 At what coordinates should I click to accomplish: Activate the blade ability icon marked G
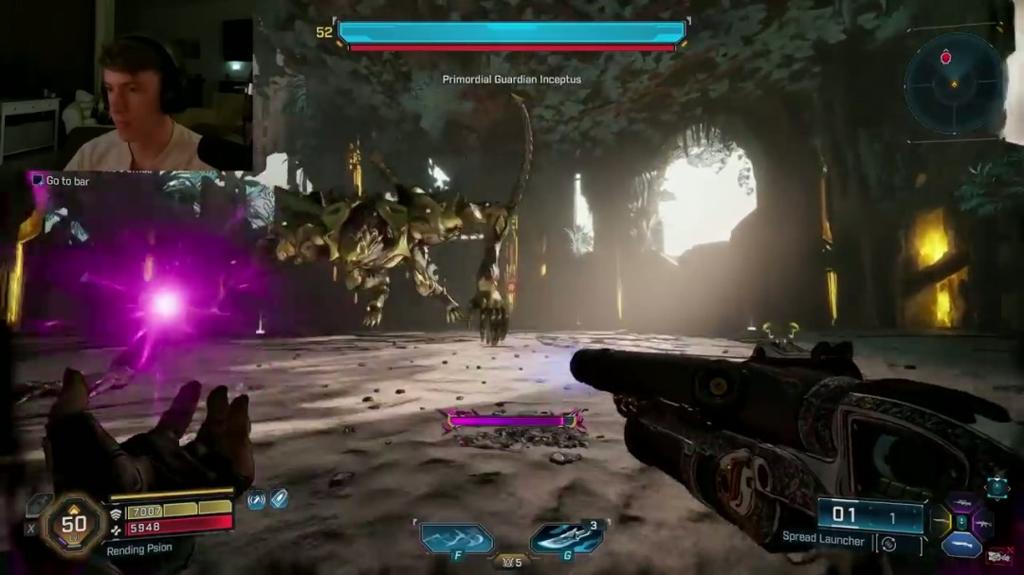pos(566,538)
